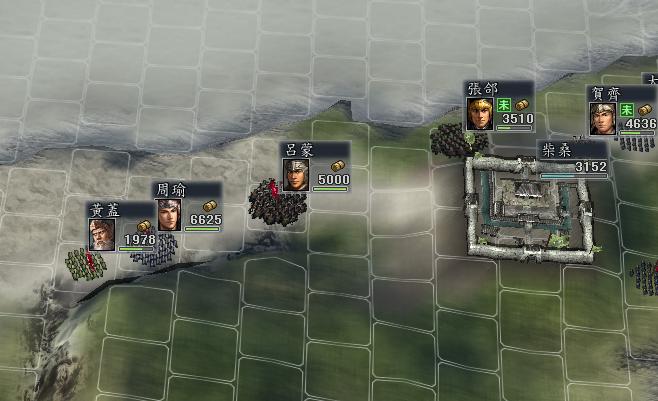Pick He Qi's unit portrait (賀齊)
Image resolution: width=658 pixels, height=401 pixels.
pyautogui.click(x=602, y=118)
